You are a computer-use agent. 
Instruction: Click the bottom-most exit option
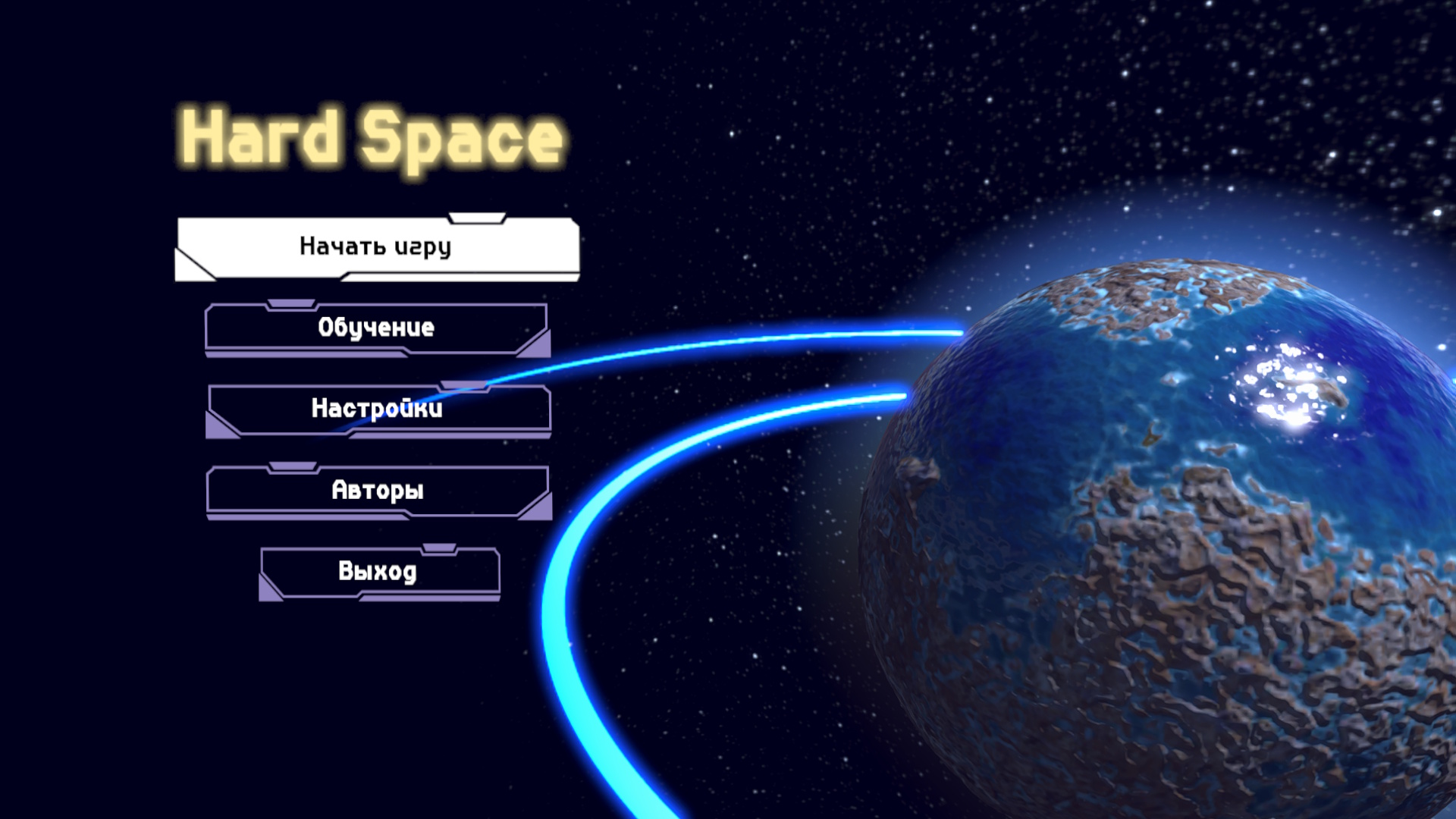click(x=379, y=573)
